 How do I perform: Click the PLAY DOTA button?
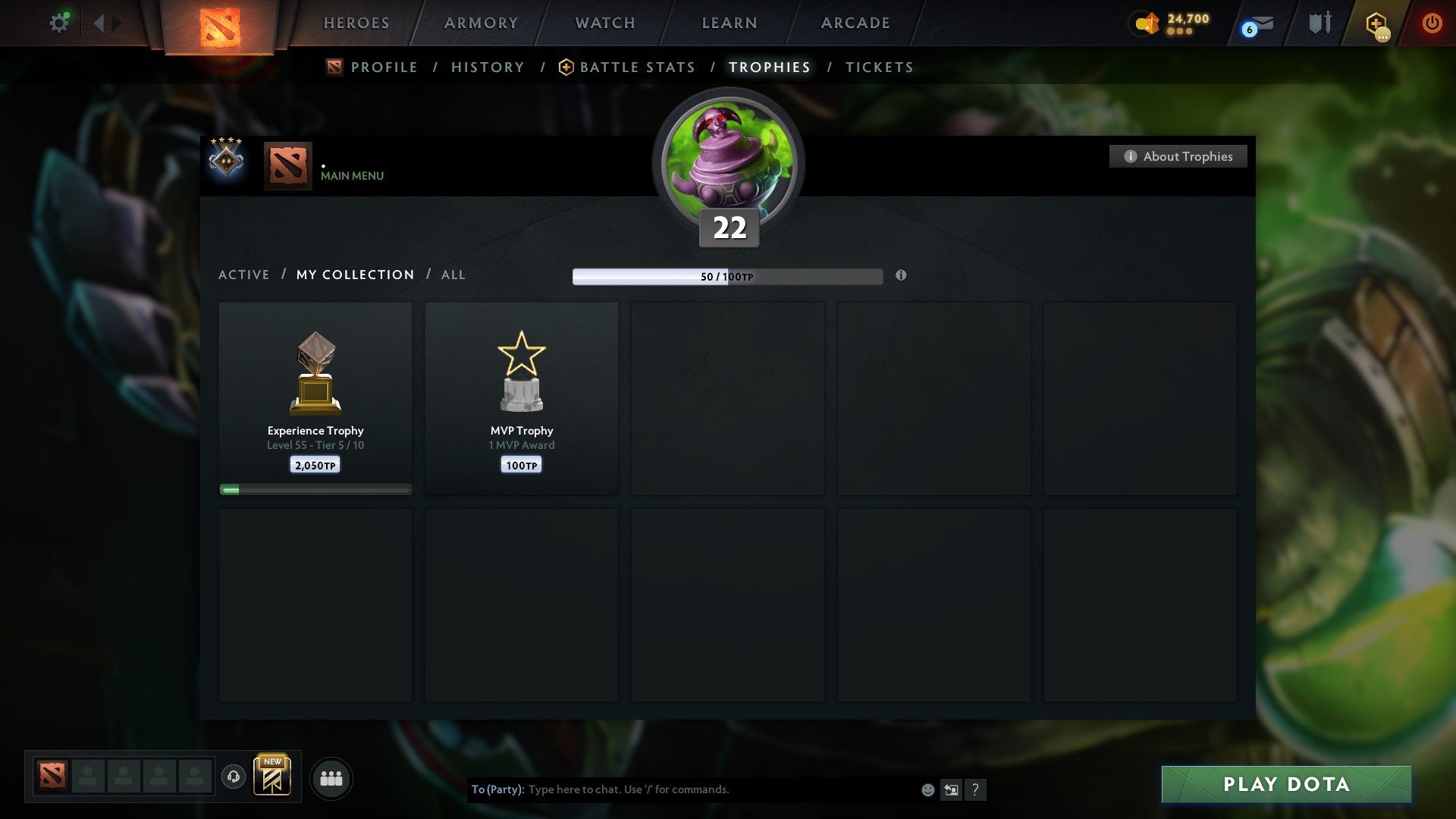tap(1284, 785)
